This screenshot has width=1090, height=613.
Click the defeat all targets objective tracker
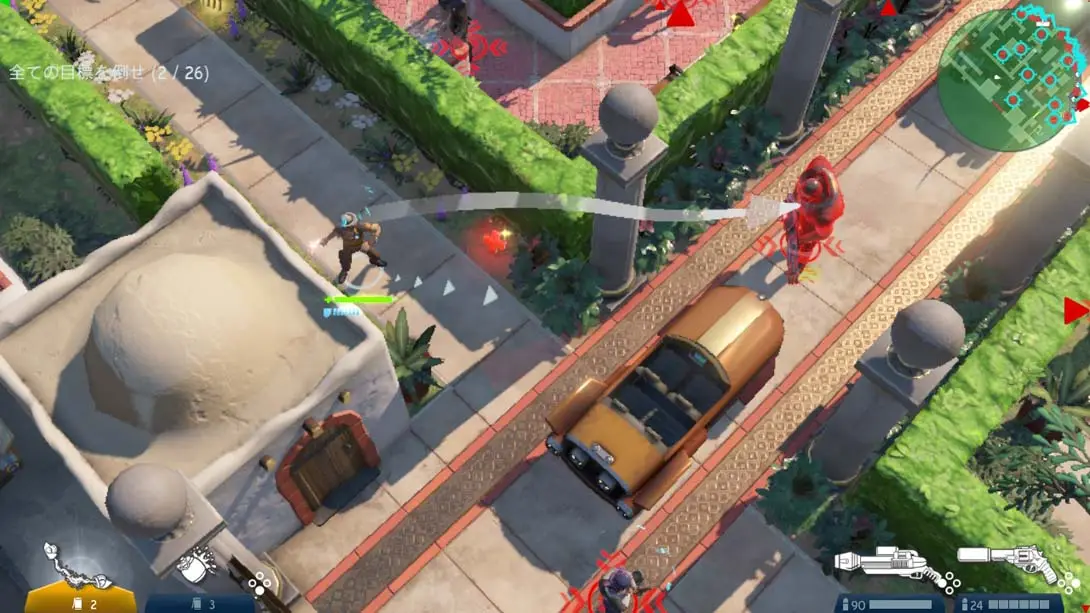point(109,73)
